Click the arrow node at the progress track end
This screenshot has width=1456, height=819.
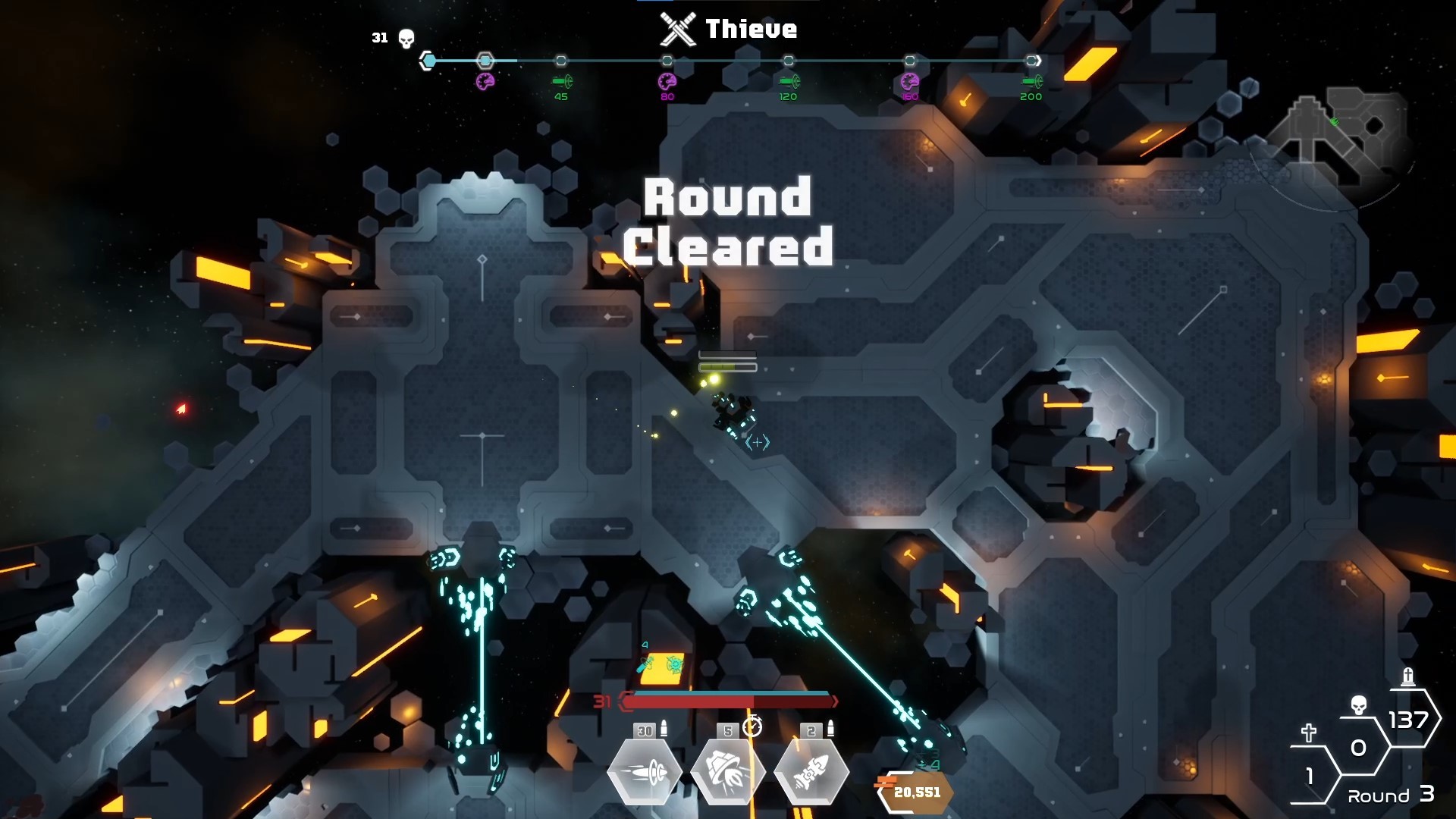click(1031, 60)
